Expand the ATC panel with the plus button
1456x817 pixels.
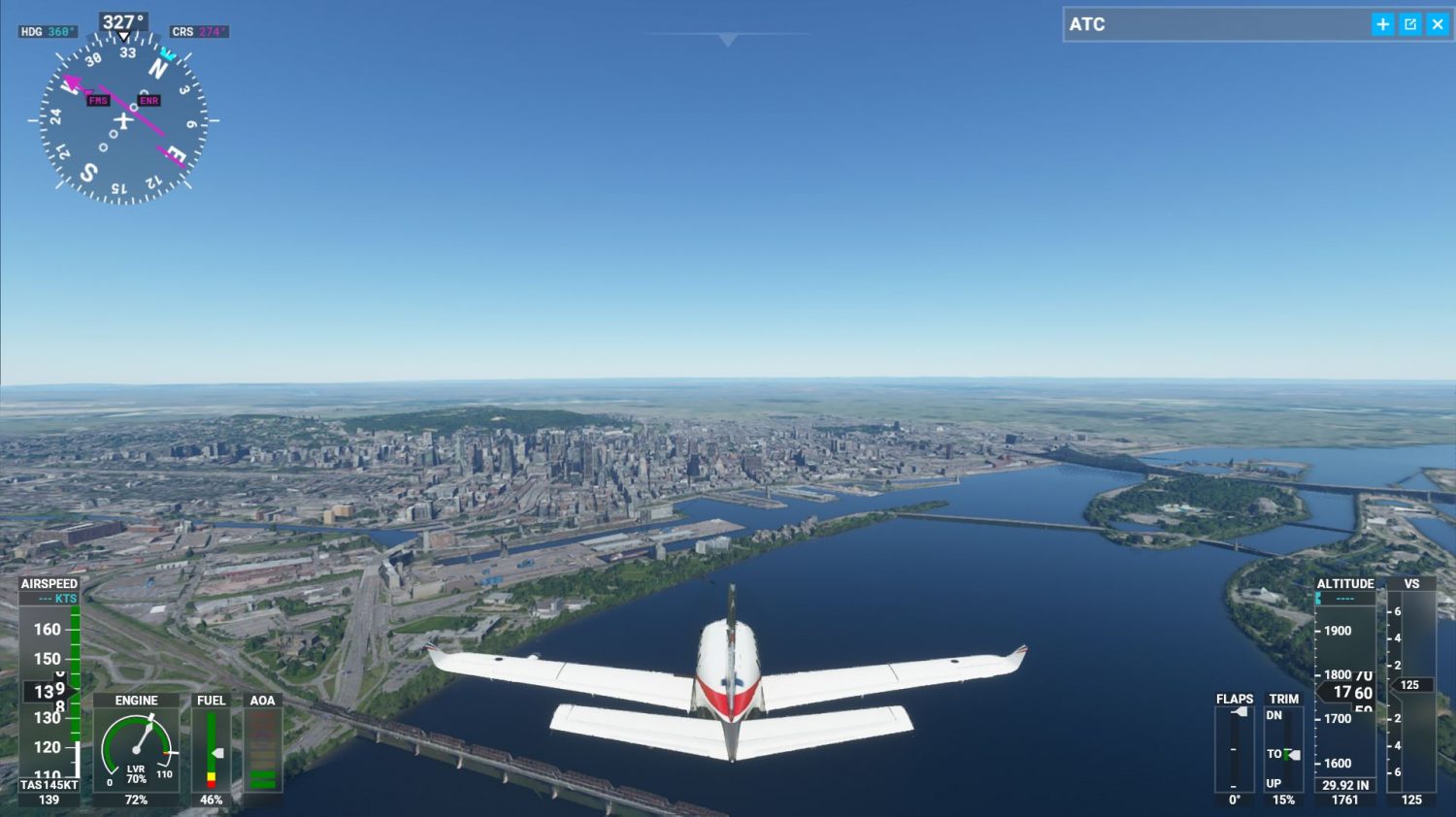coord(1383,24)
